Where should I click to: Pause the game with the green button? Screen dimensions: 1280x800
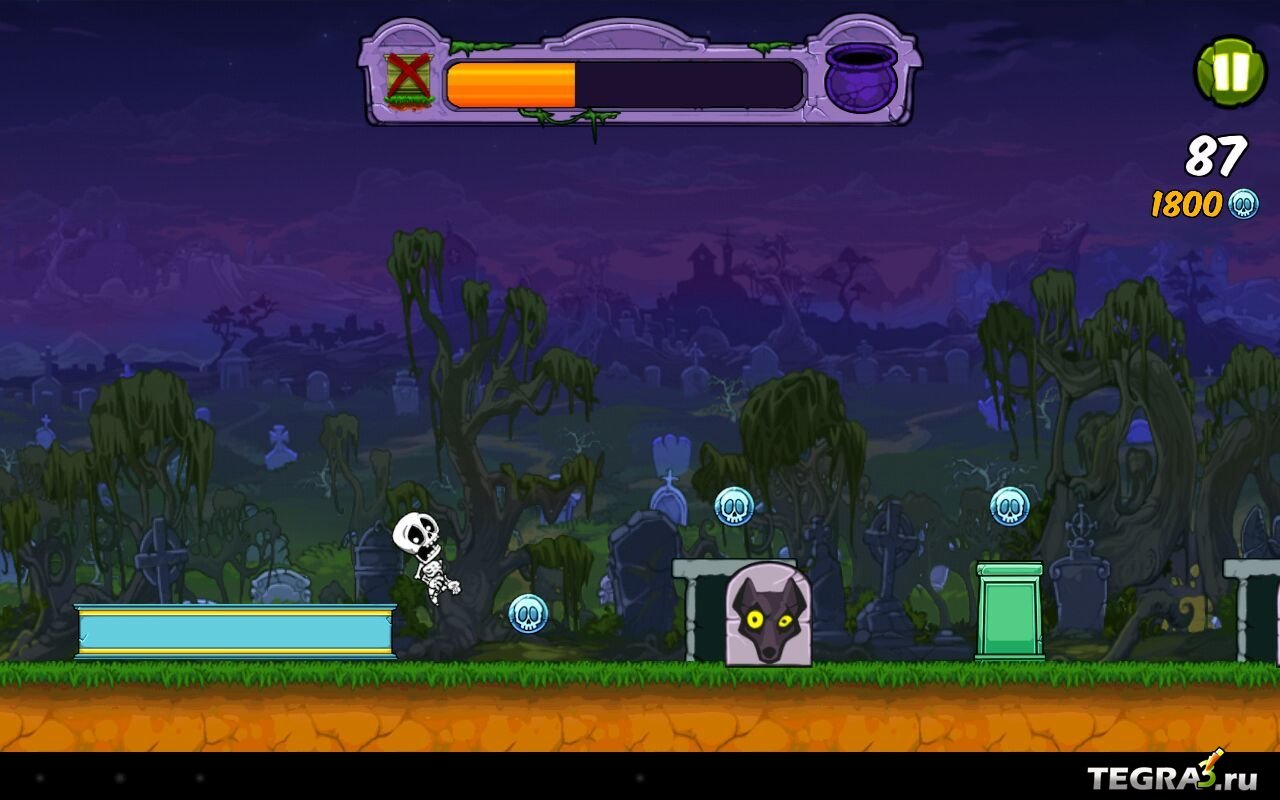[1230, 72]
